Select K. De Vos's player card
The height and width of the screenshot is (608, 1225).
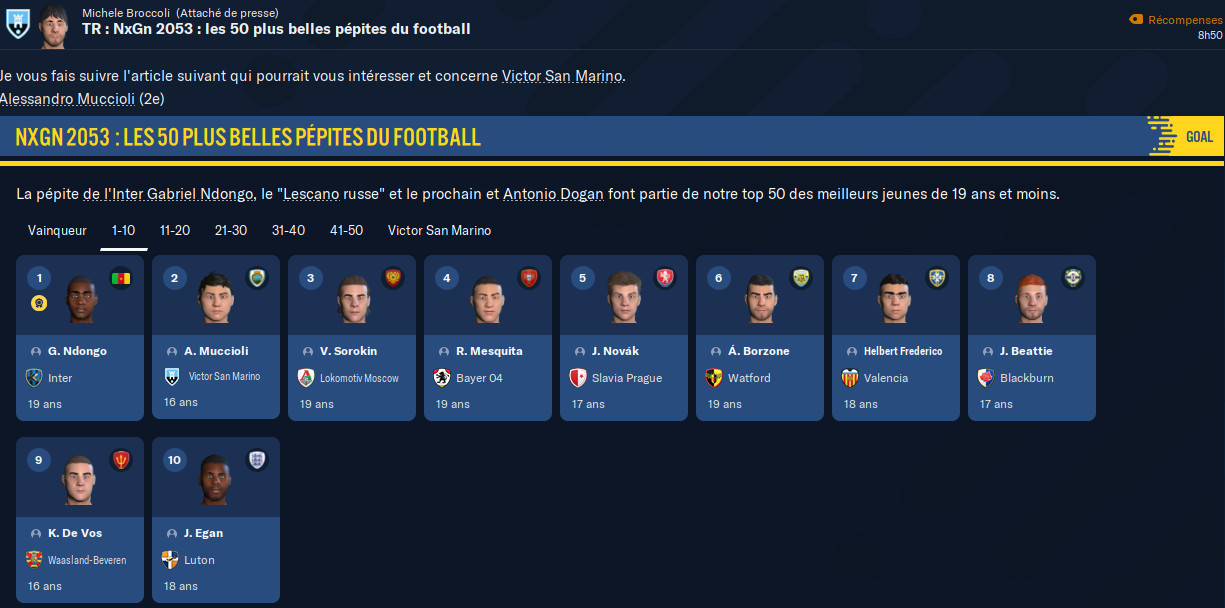[x=80, y=519]
